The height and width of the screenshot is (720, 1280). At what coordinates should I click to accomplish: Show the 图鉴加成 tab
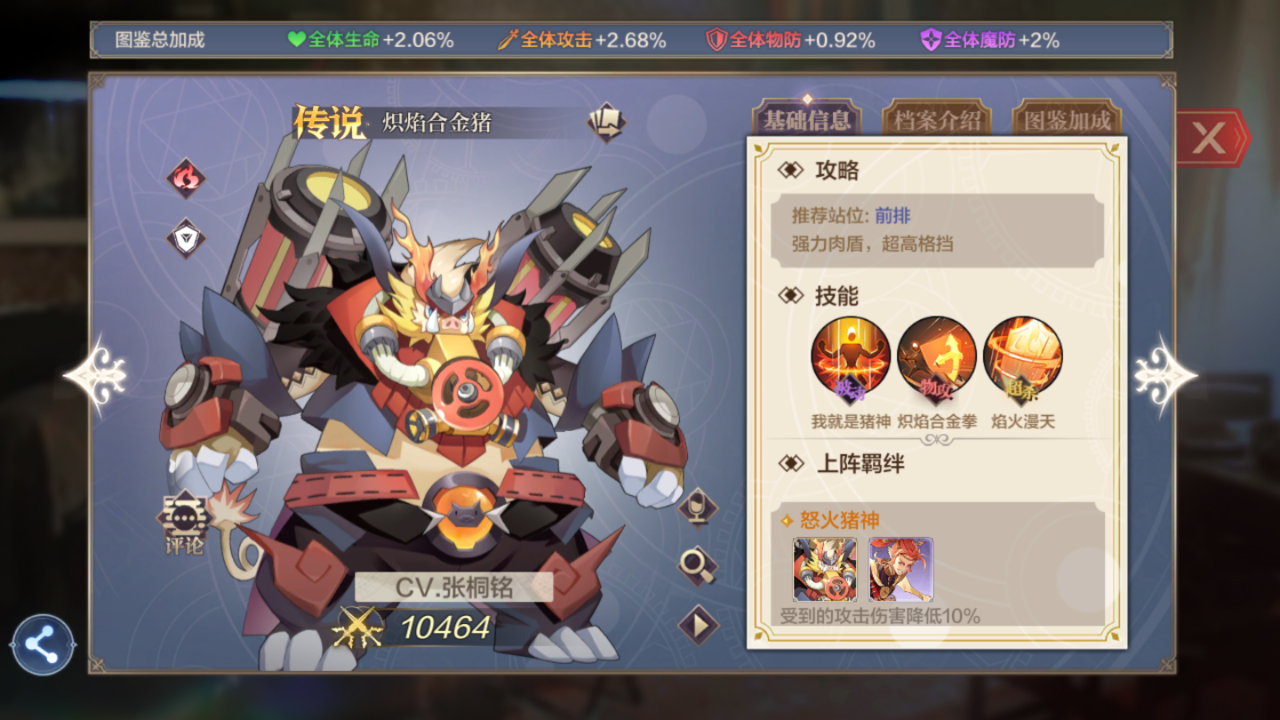(x=1066, y=121)
